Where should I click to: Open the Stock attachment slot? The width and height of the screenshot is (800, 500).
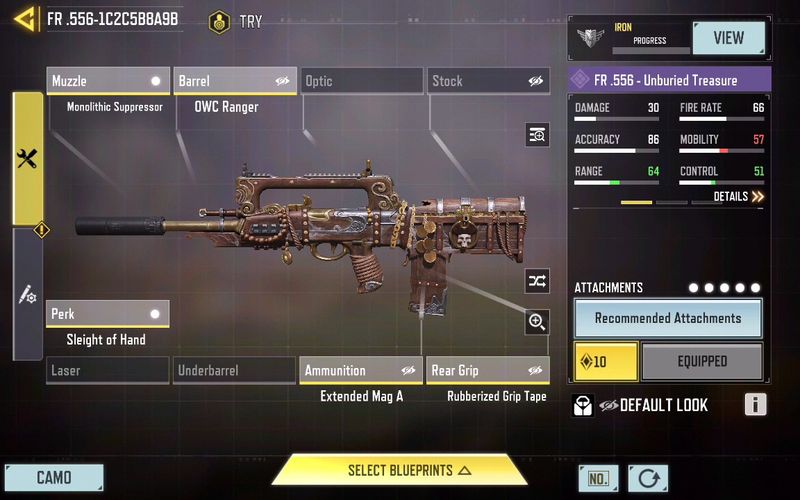(x=488, y=81)
